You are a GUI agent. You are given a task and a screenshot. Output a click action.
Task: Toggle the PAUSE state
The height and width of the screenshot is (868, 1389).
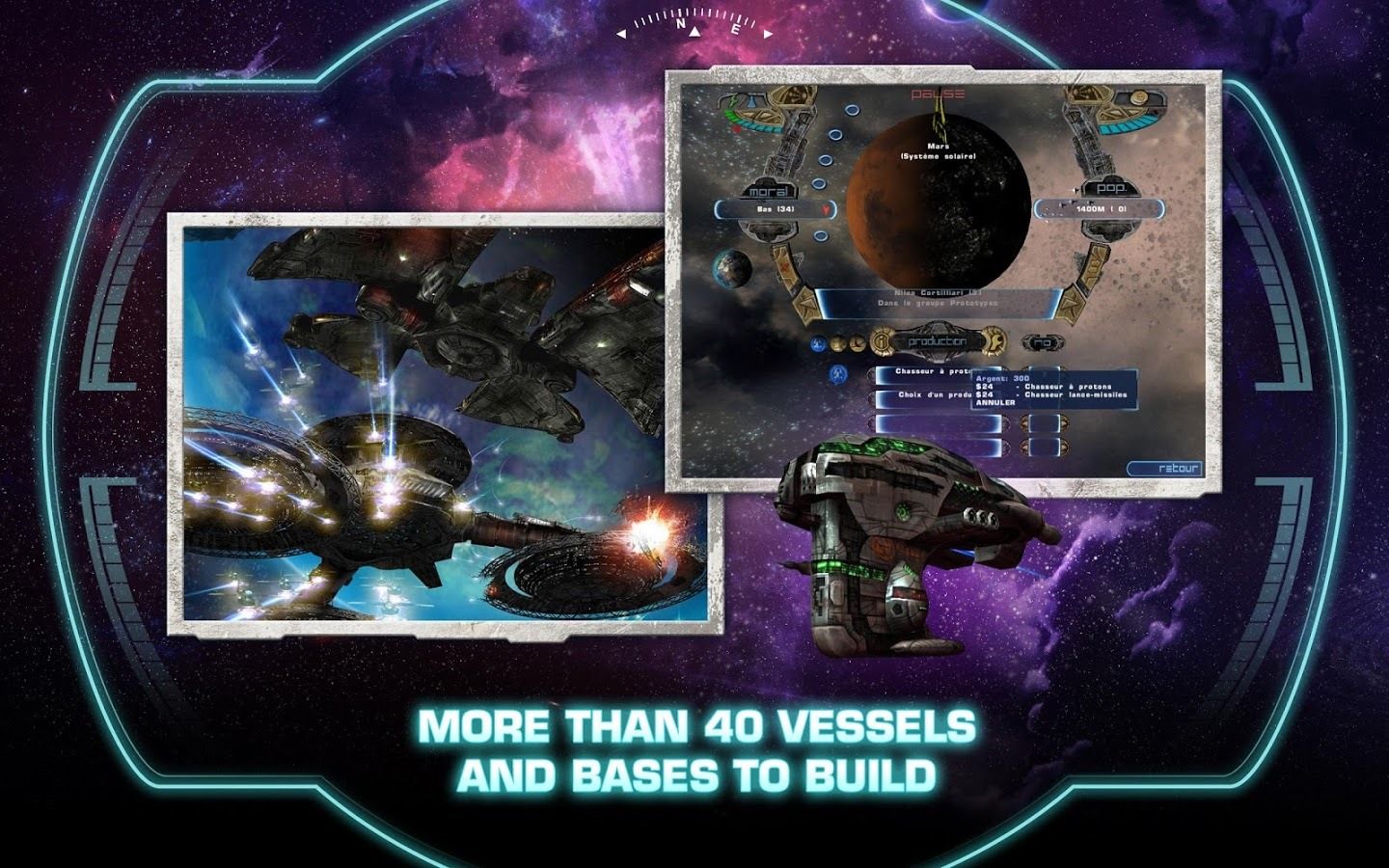[x=938, y=93]
